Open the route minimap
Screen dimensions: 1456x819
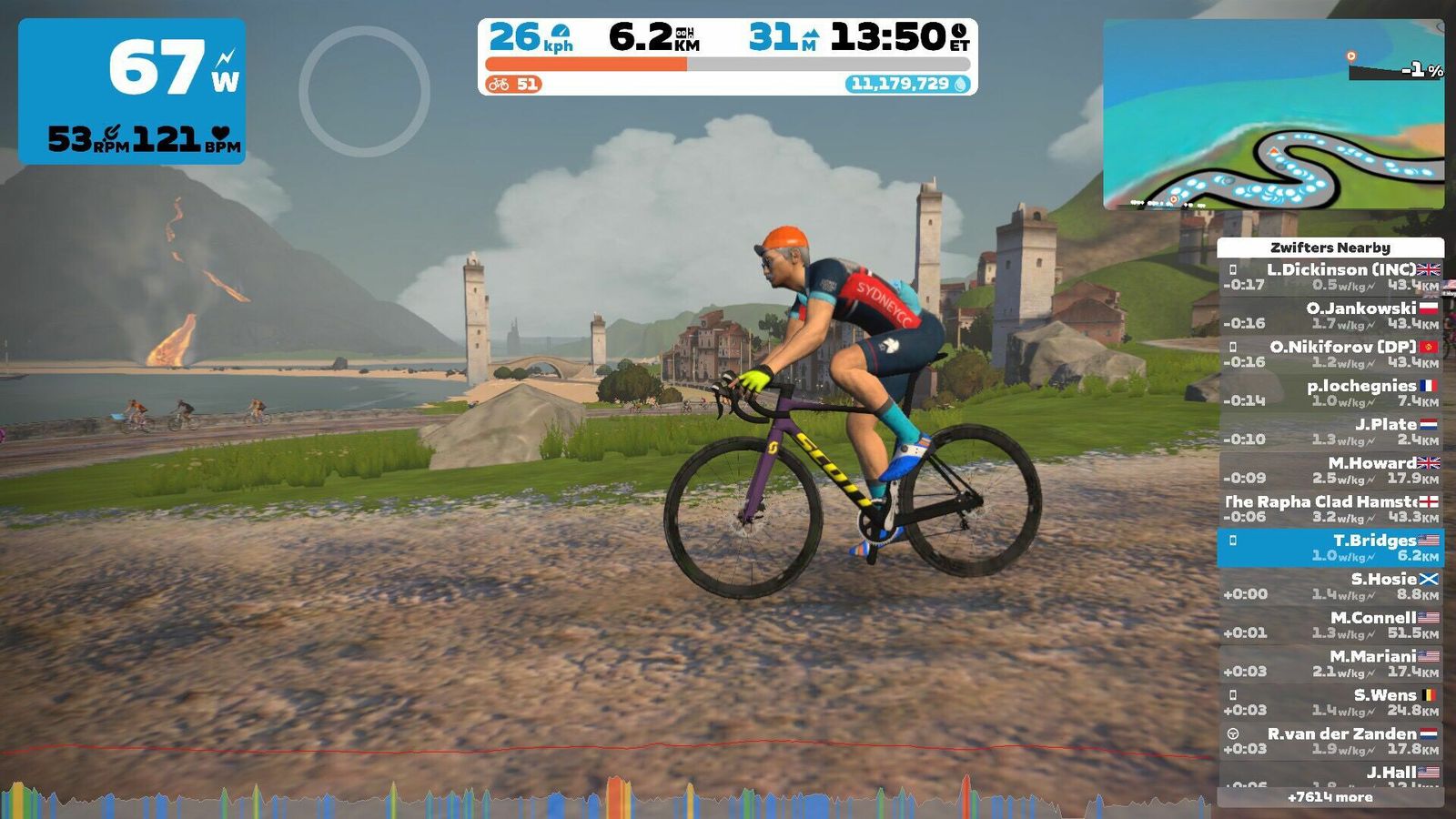(1273, 114)
